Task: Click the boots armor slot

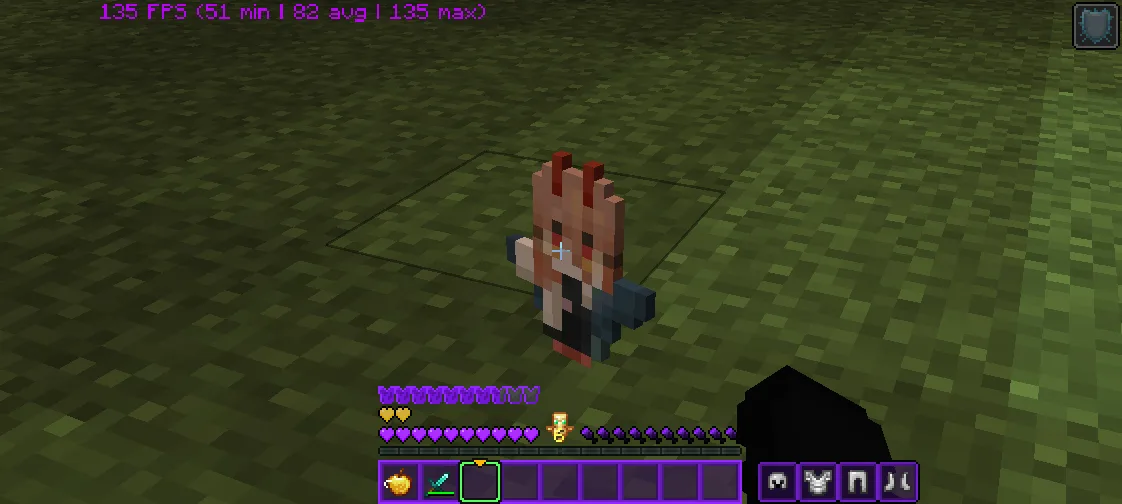Action: coord(897,482)
